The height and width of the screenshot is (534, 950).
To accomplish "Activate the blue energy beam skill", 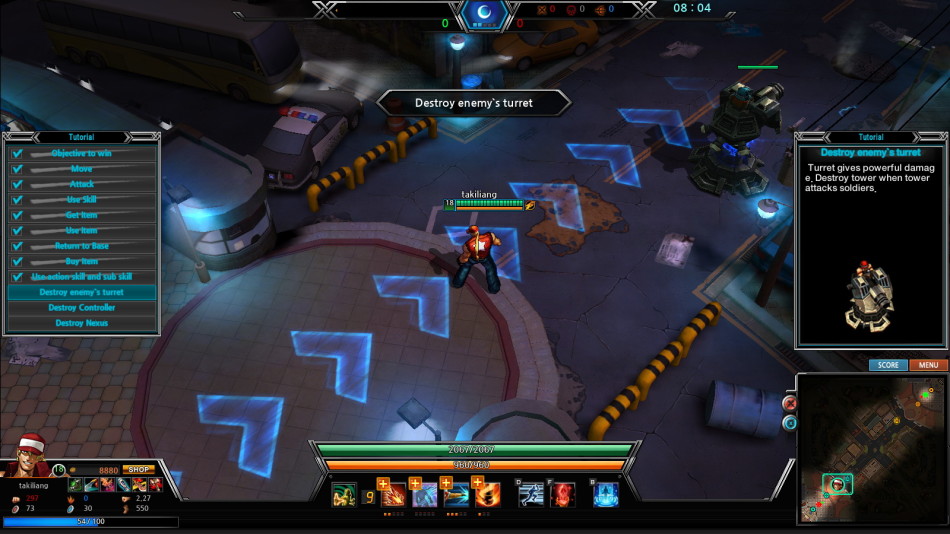I will coord(457,495).
